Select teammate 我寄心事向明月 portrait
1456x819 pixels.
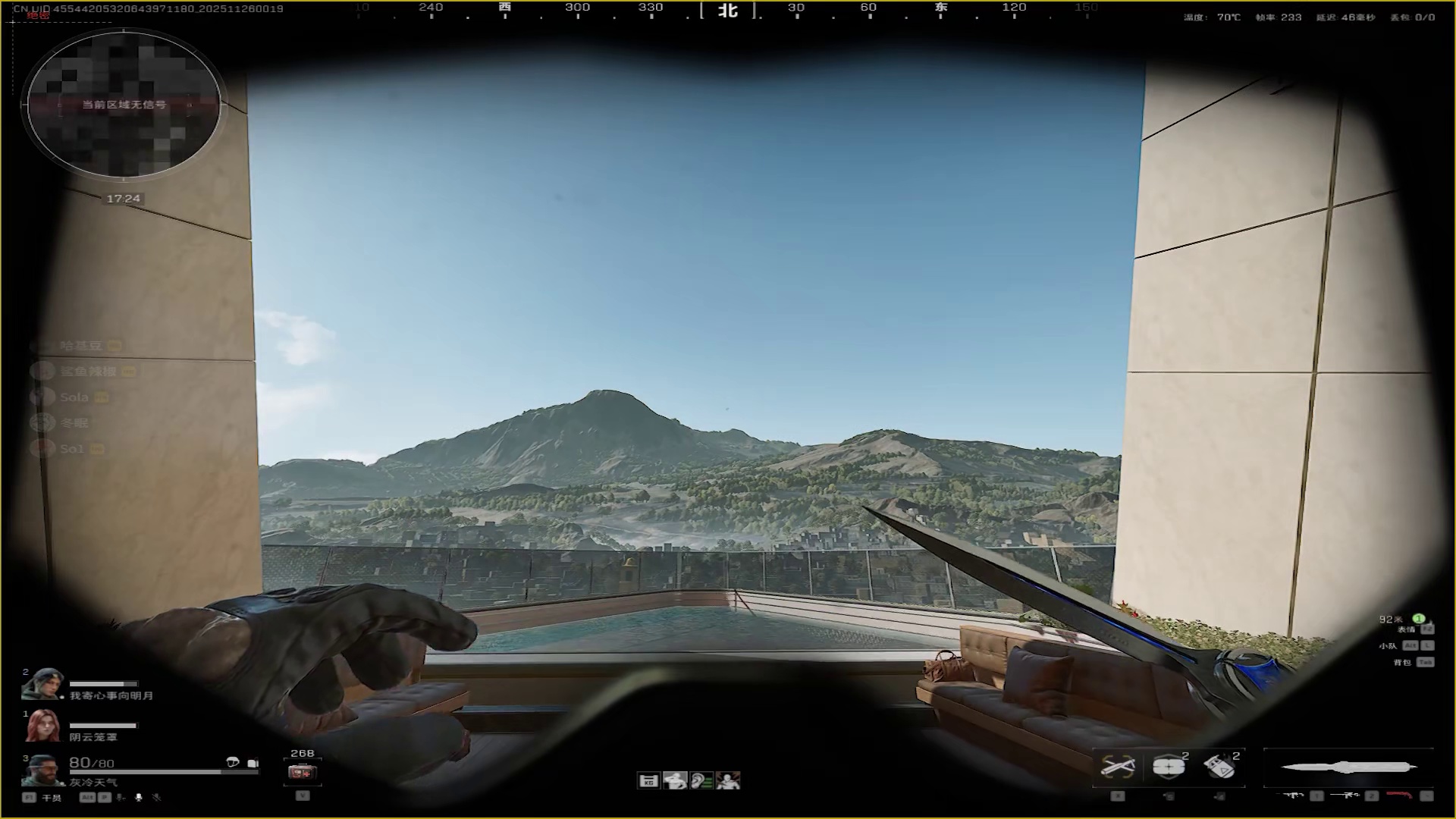coord(42,685)
